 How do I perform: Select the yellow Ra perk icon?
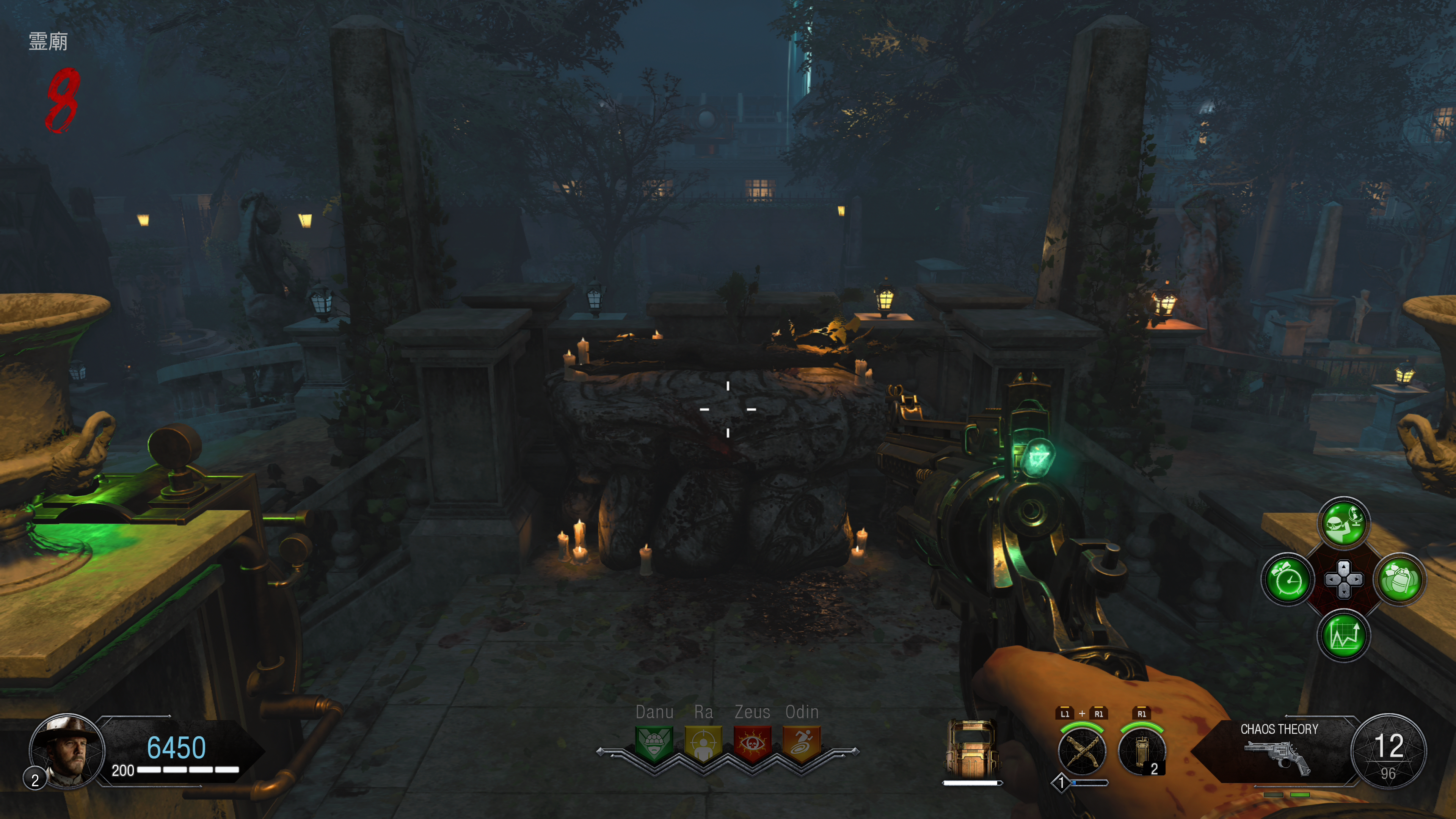[x=703, y=744]
